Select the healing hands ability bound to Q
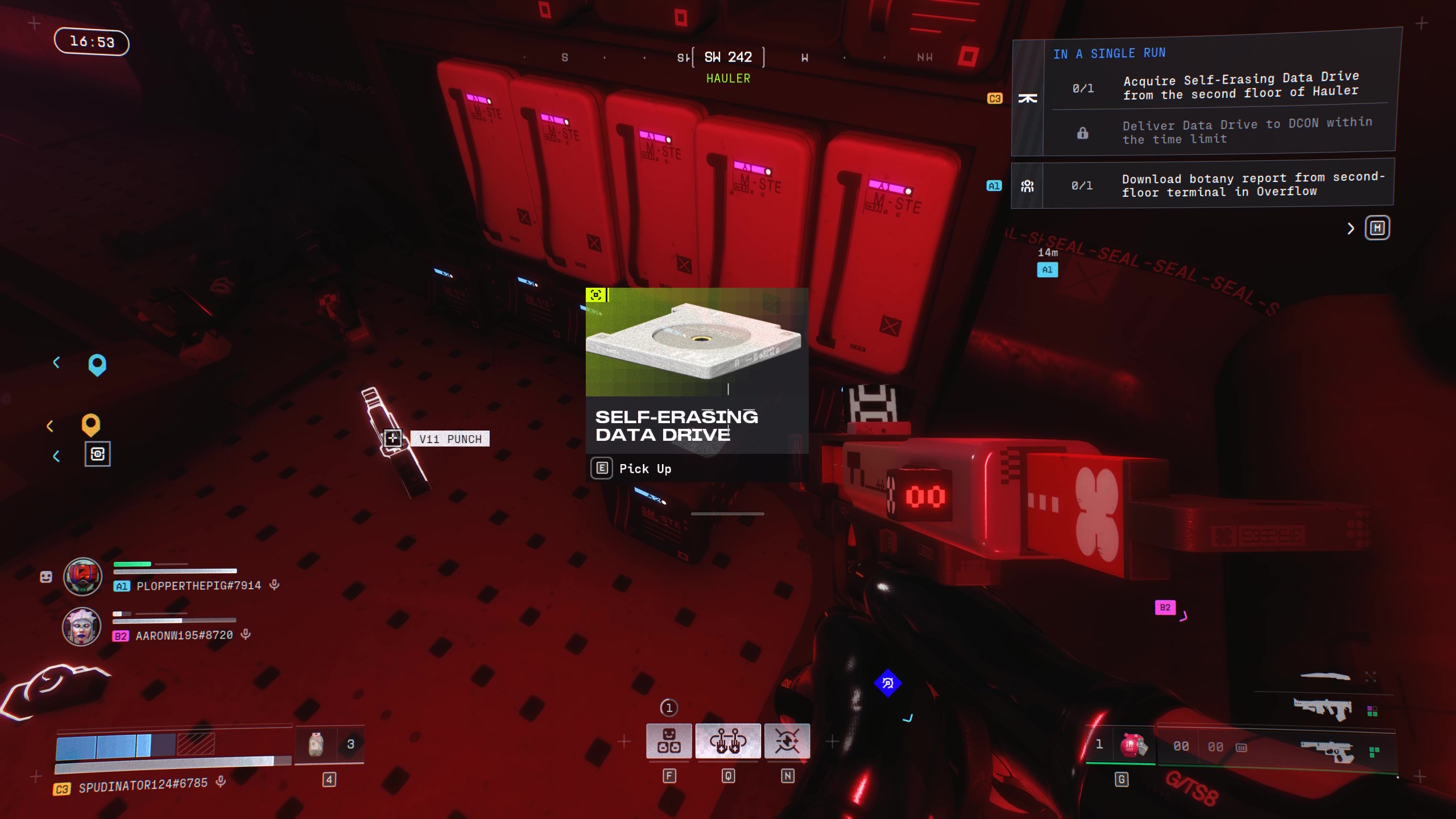 tap(728, 741)
